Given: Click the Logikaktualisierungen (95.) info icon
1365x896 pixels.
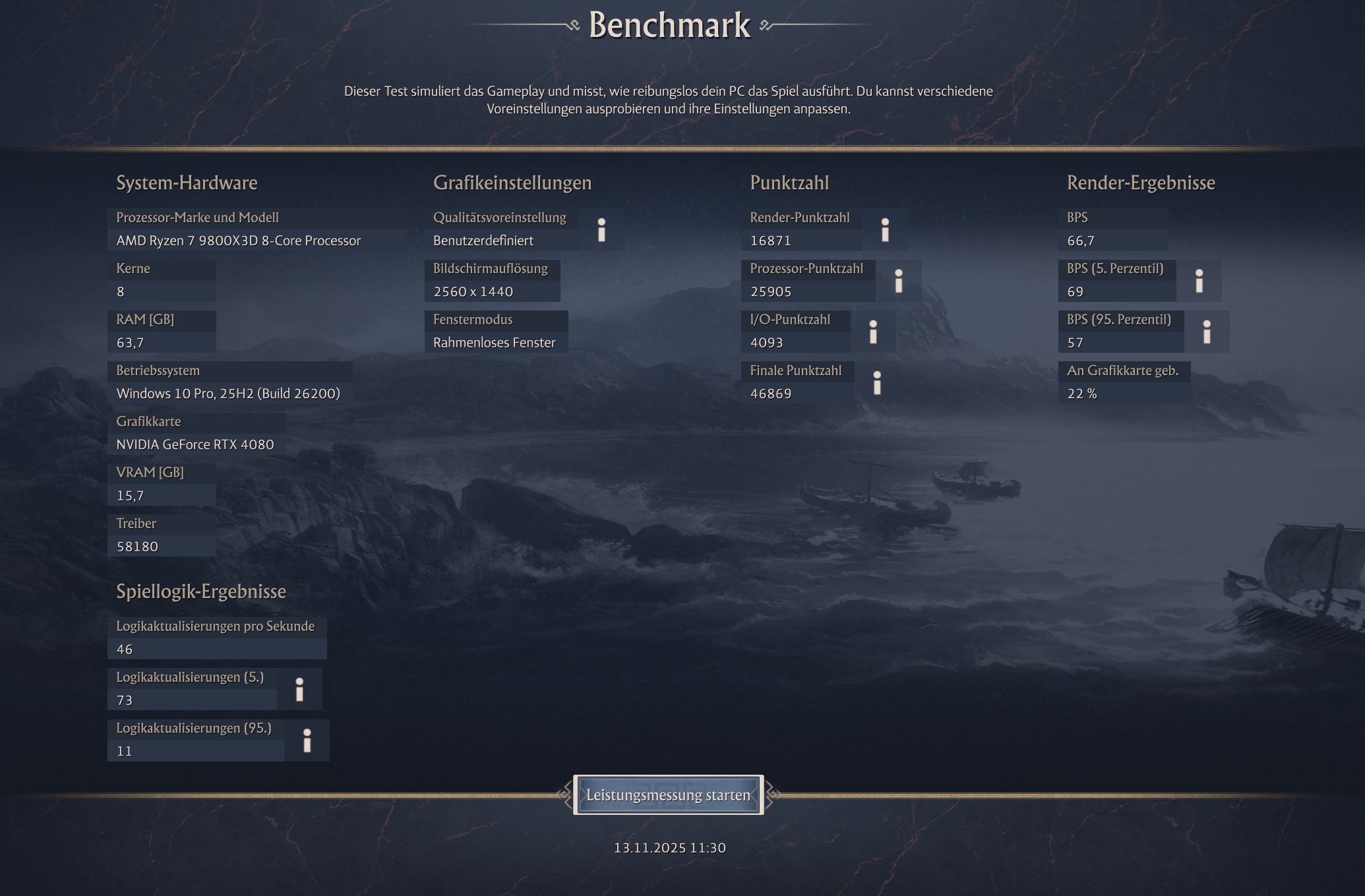Looking at the screenshot, I should pyautogui.click(x=307, y=740).
